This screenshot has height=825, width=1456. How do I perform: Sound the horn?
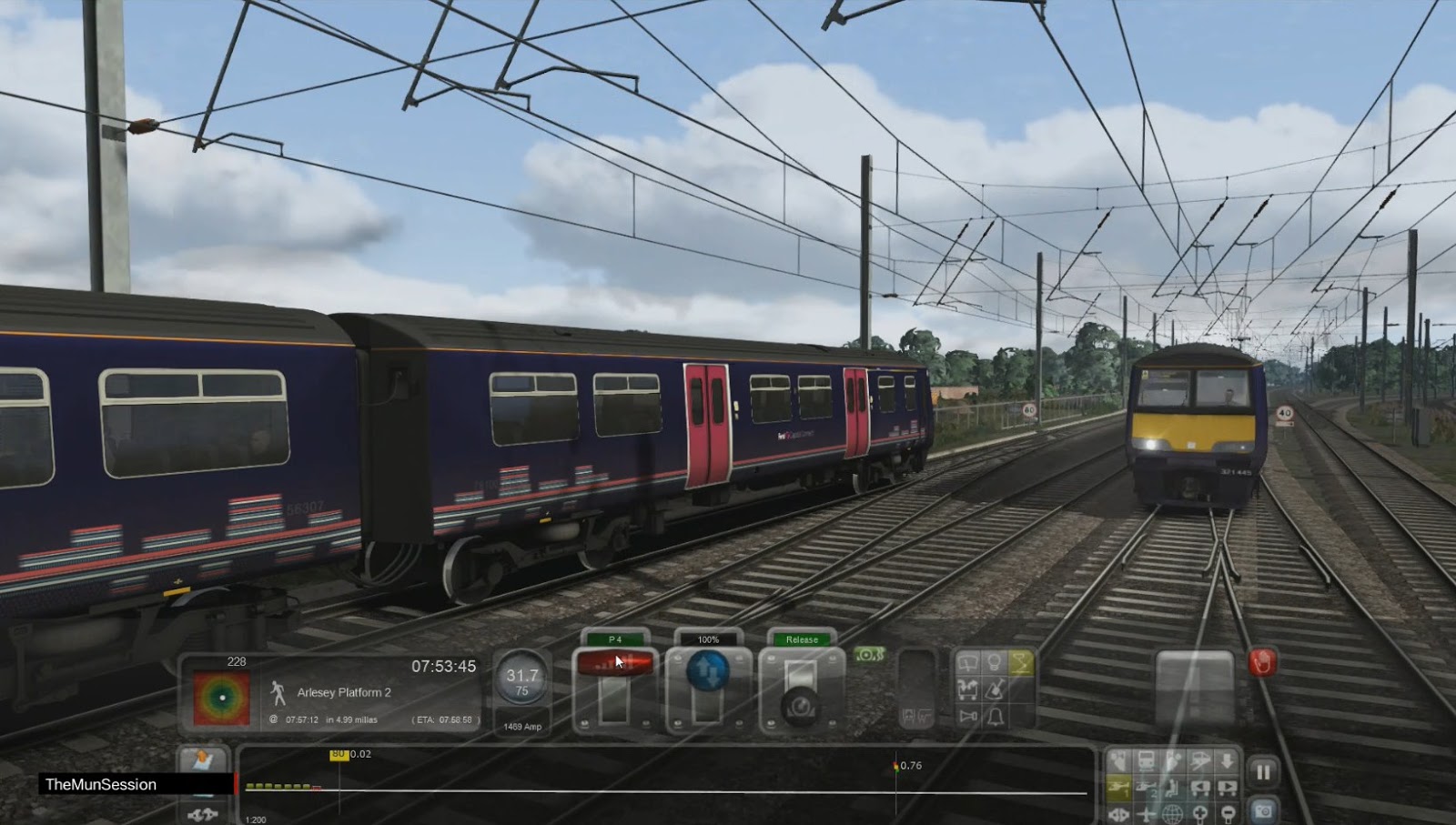(x=967, y=716)
